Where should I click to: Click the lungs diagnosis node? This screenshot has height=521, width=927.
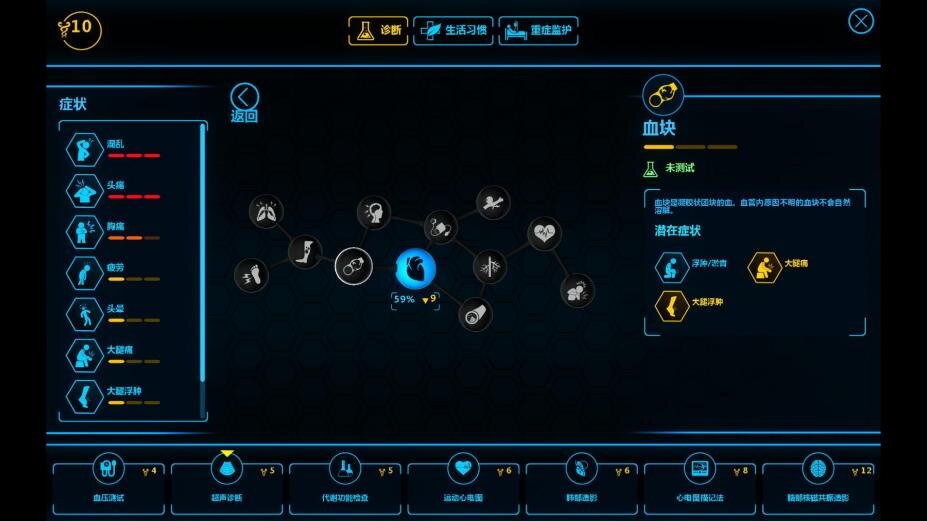point(266,211)
